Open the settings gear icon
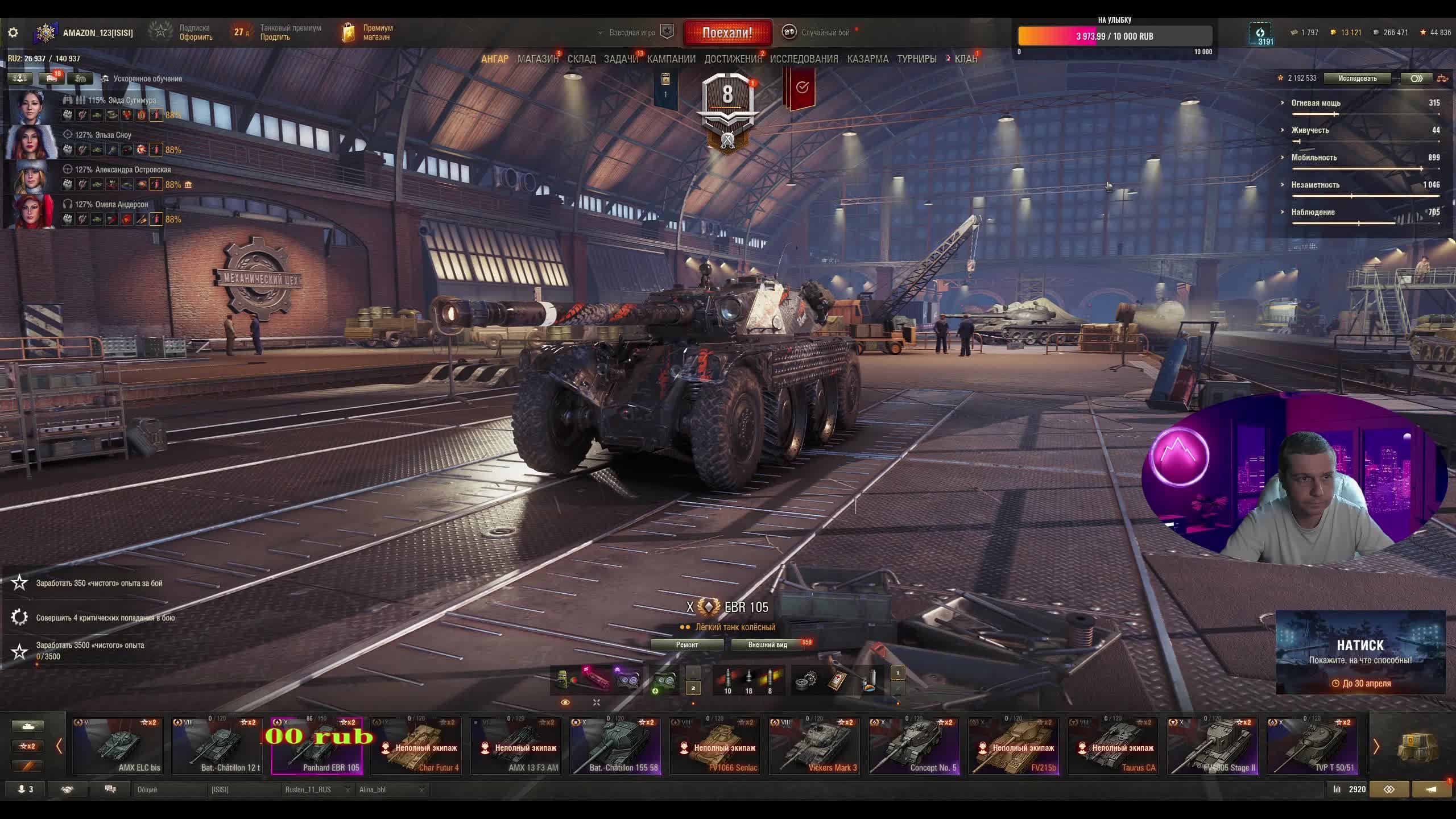Image resolution: width=1456 pixels, height=819 pixels. (13, 33)
